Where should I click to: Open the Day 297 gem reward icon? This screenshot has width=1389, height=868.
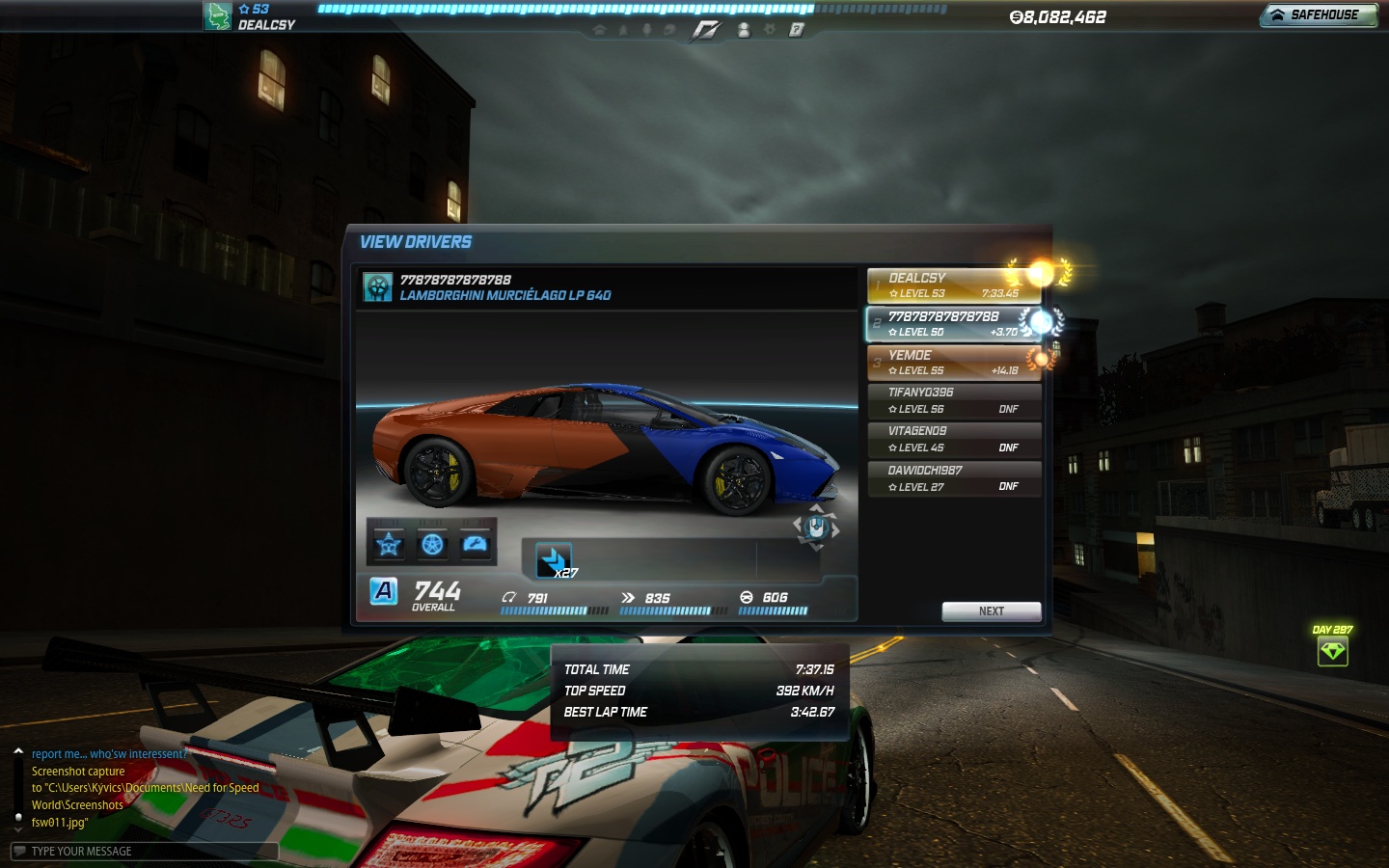pos(1332,652)
